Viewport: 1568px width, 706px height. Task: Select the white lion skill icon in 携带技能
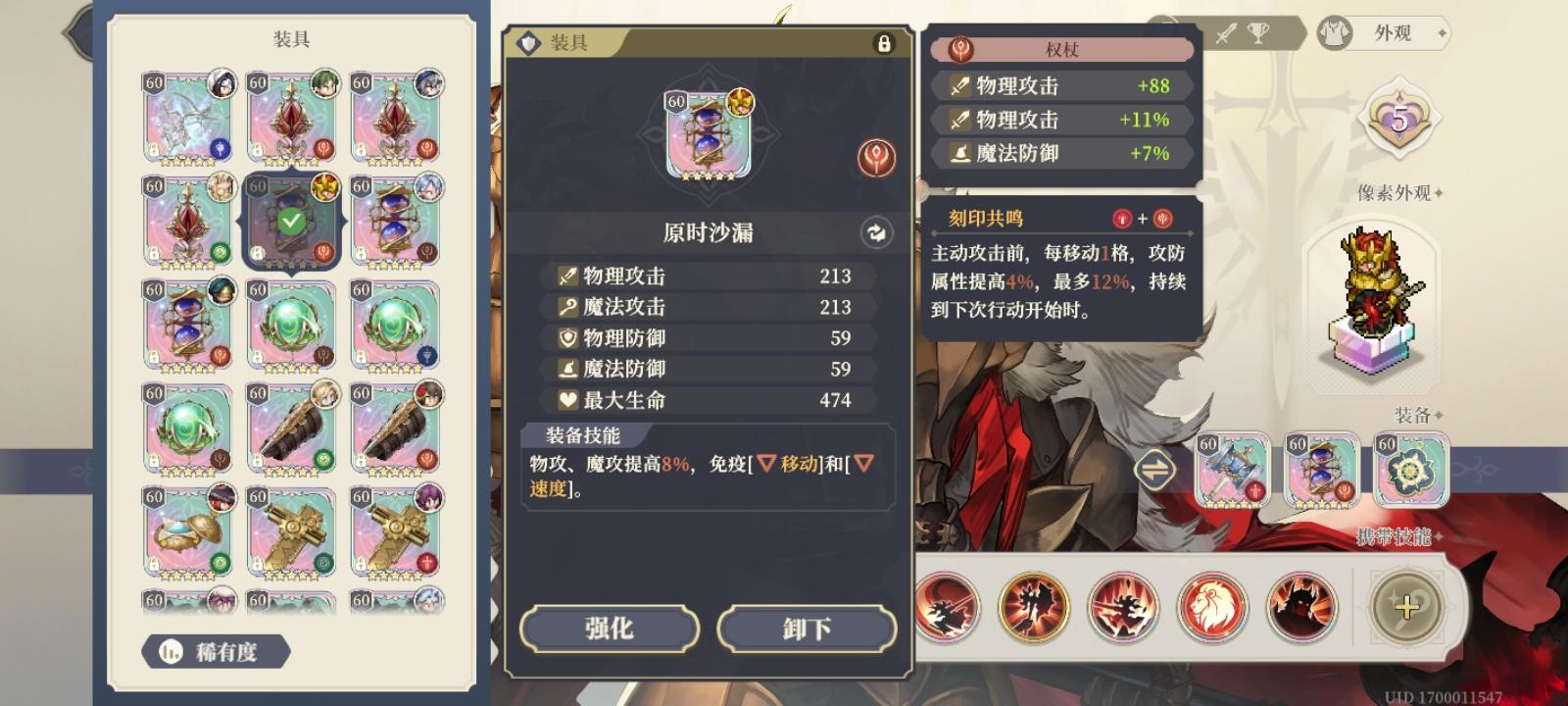tap(1212, 607)
